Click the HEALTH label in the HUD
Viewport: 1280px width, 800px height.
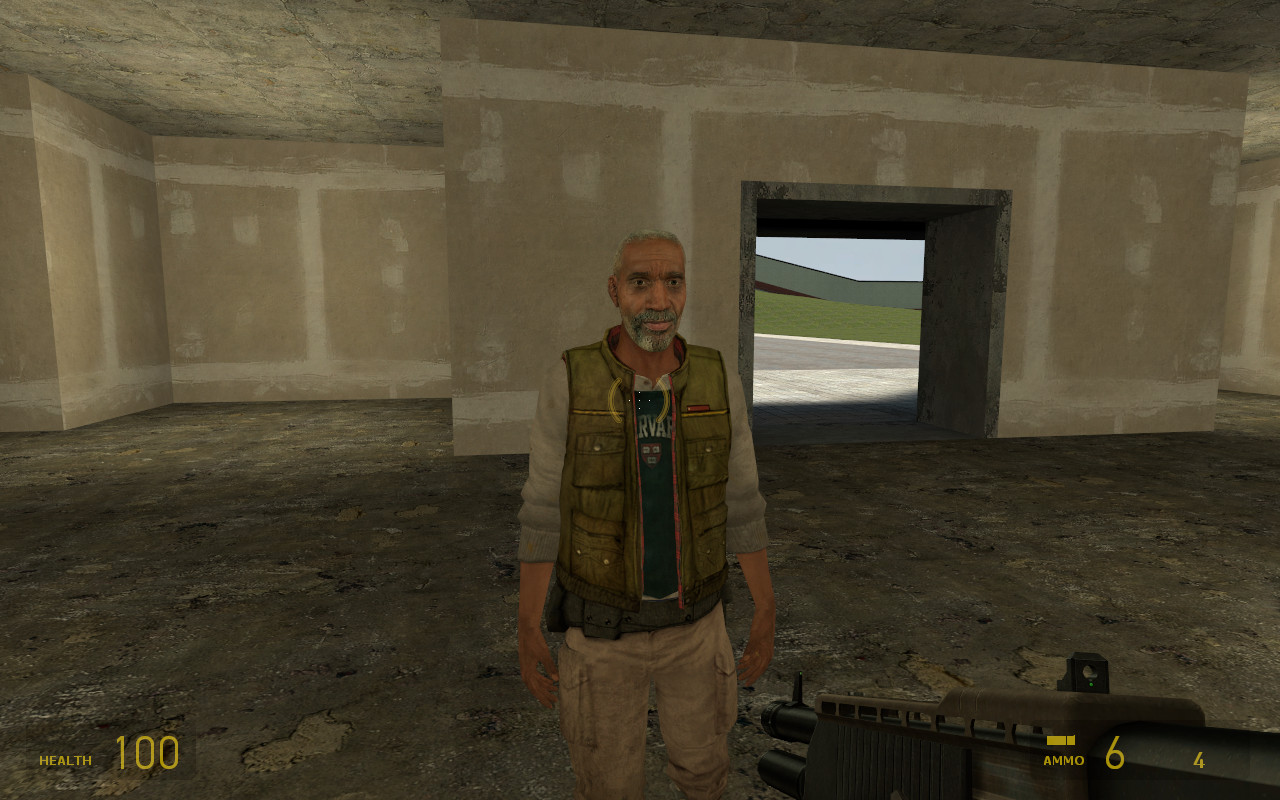pyautogui.click(x=64, y=760)
